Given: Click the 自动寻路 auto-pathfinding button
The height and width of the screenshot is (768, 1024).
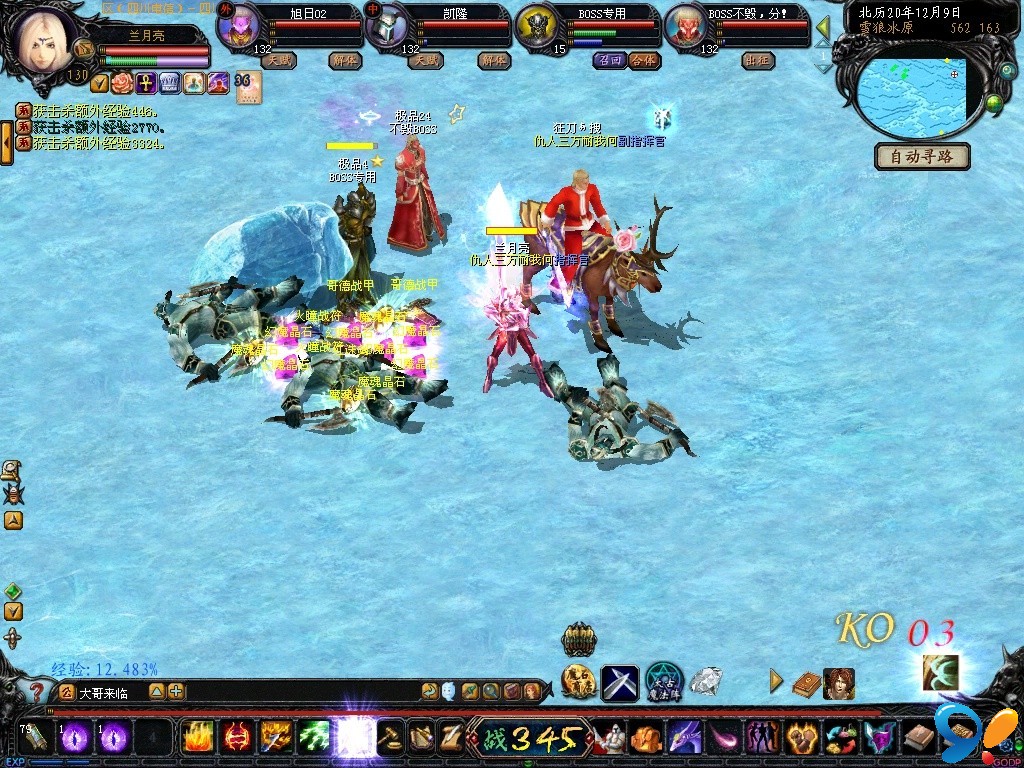Looking at the screenshot, I should click(922, 157).
